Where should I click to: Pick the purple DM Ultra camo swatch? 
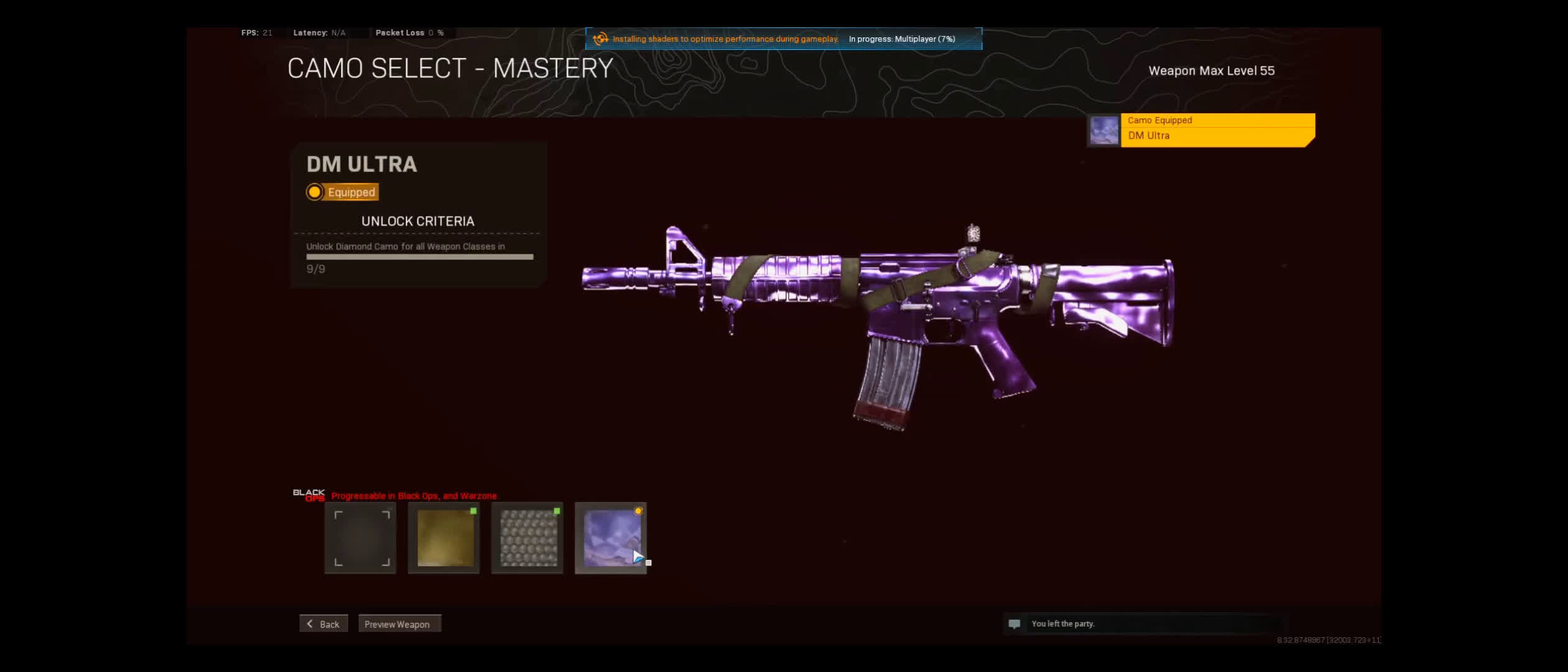[x=611, y=538]
